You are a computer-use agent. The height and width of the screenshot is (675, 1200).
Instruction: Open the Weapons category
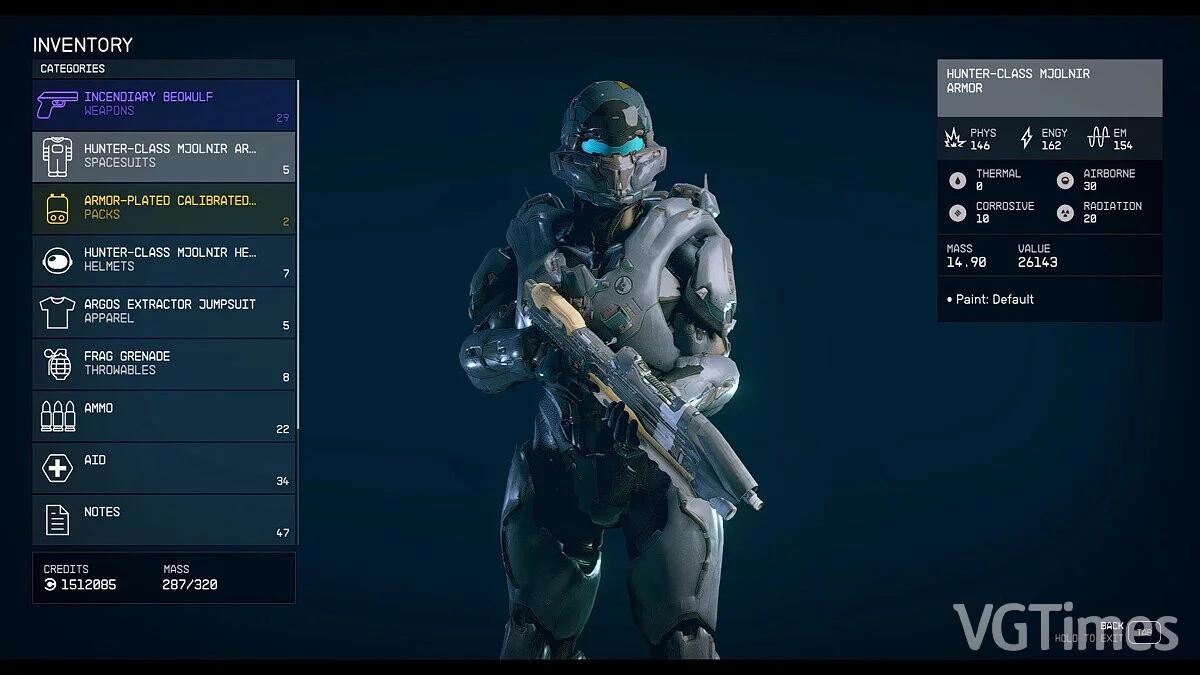(164, 104)
